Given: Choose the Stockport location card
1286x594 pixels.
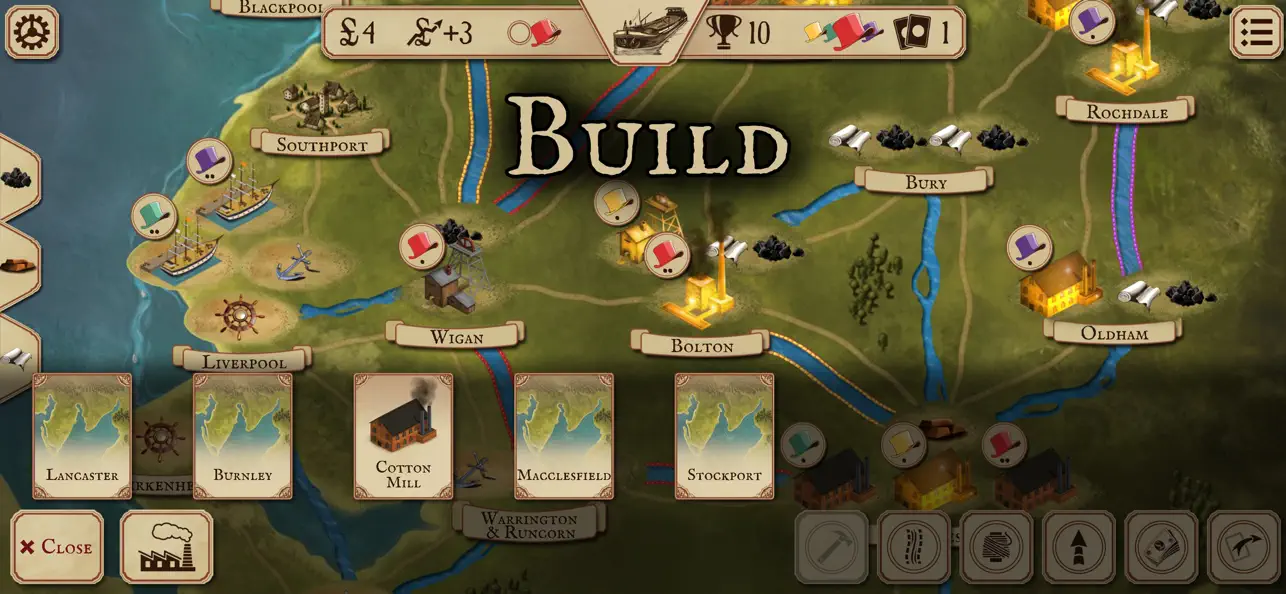Looking at the screenshot, I should coord(724,436).
